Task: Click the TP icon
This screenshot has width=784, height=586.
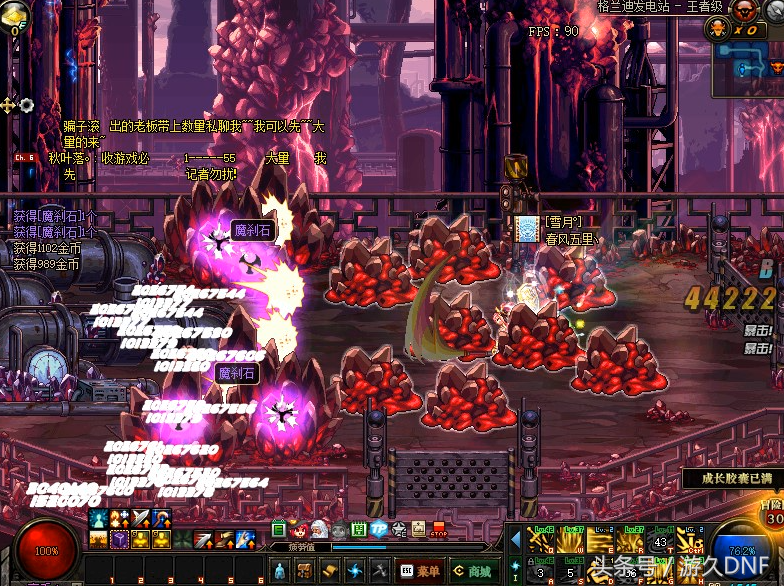Action: coord(379,530)
